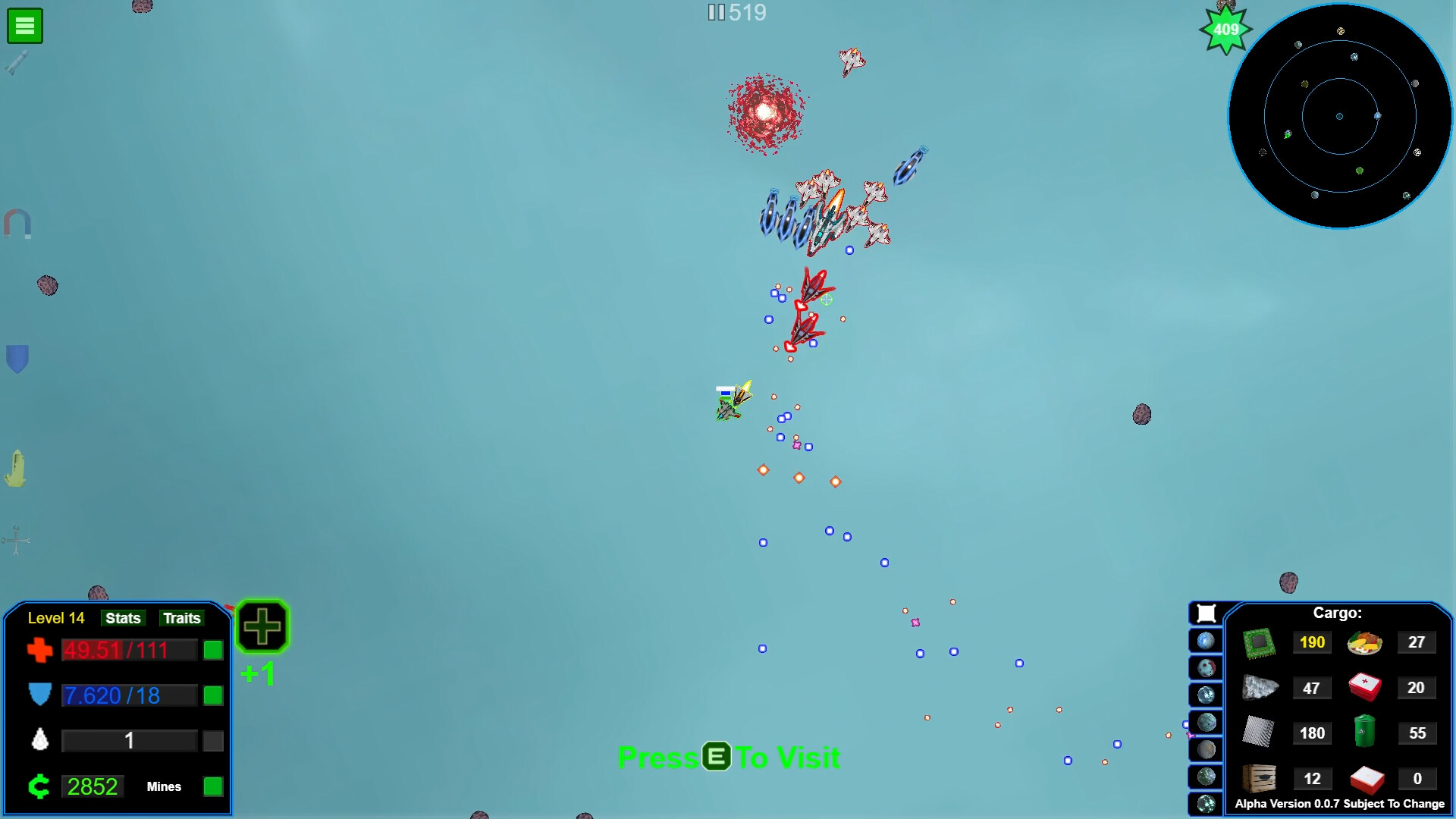The width and height of the screenshot is (1456, 819).
Task: Select the wooden crate icon in Cargo
Action: coord(1261,778)
